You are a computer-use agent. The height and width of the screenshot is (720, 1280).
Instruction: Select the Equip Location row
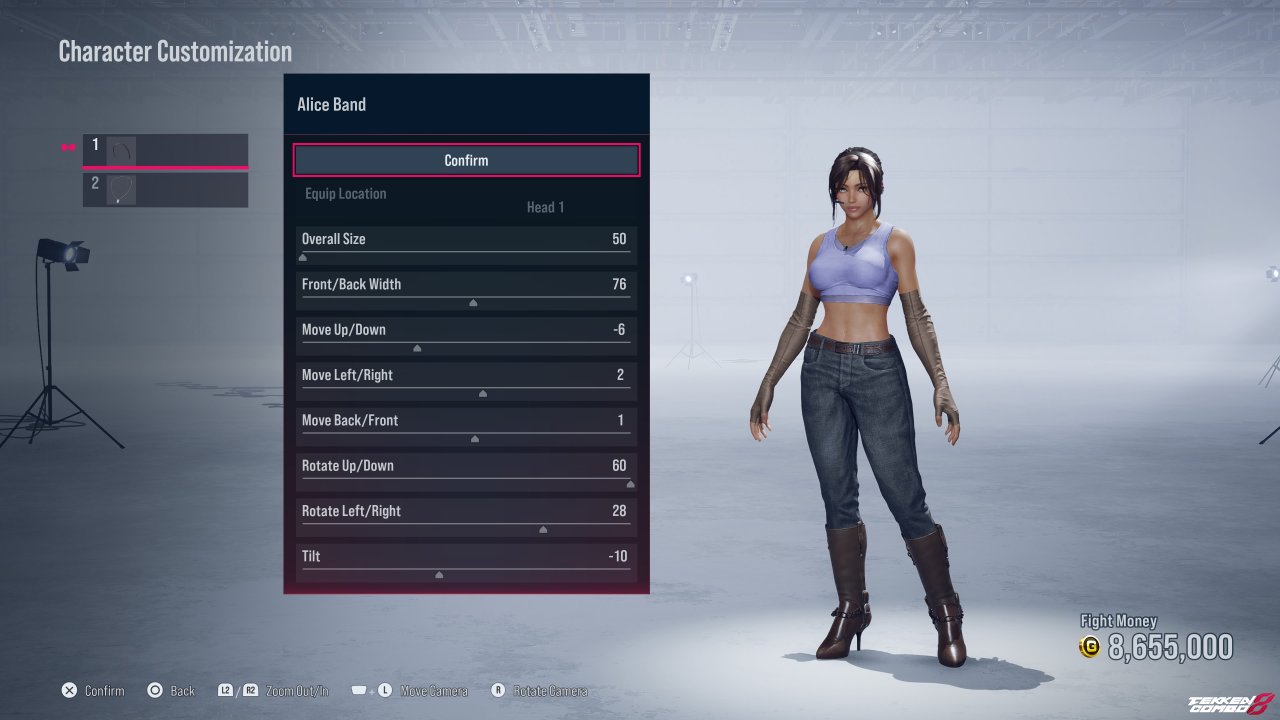[466, 200]
